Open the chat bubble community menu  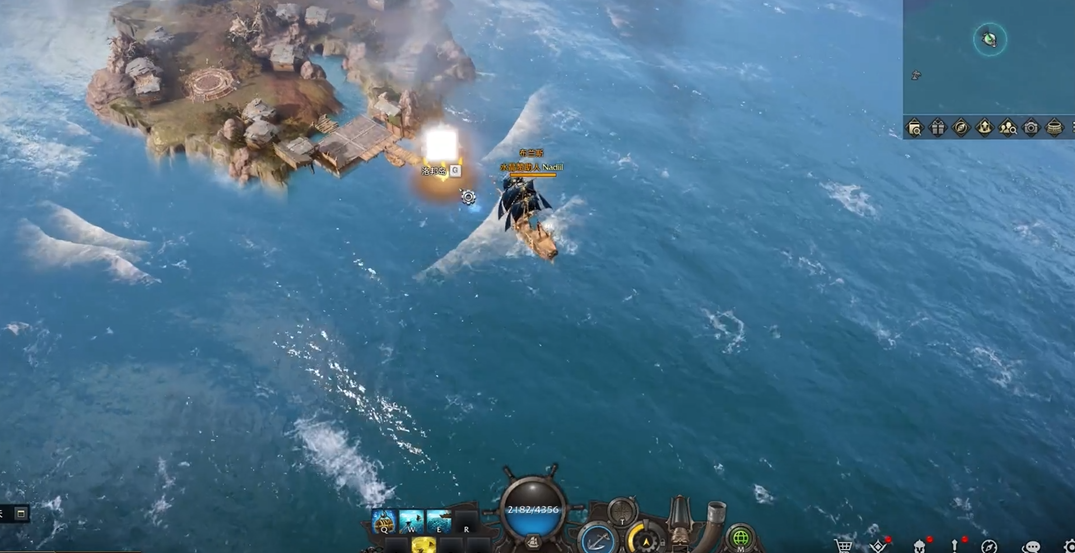click(x=1032, y=546)
